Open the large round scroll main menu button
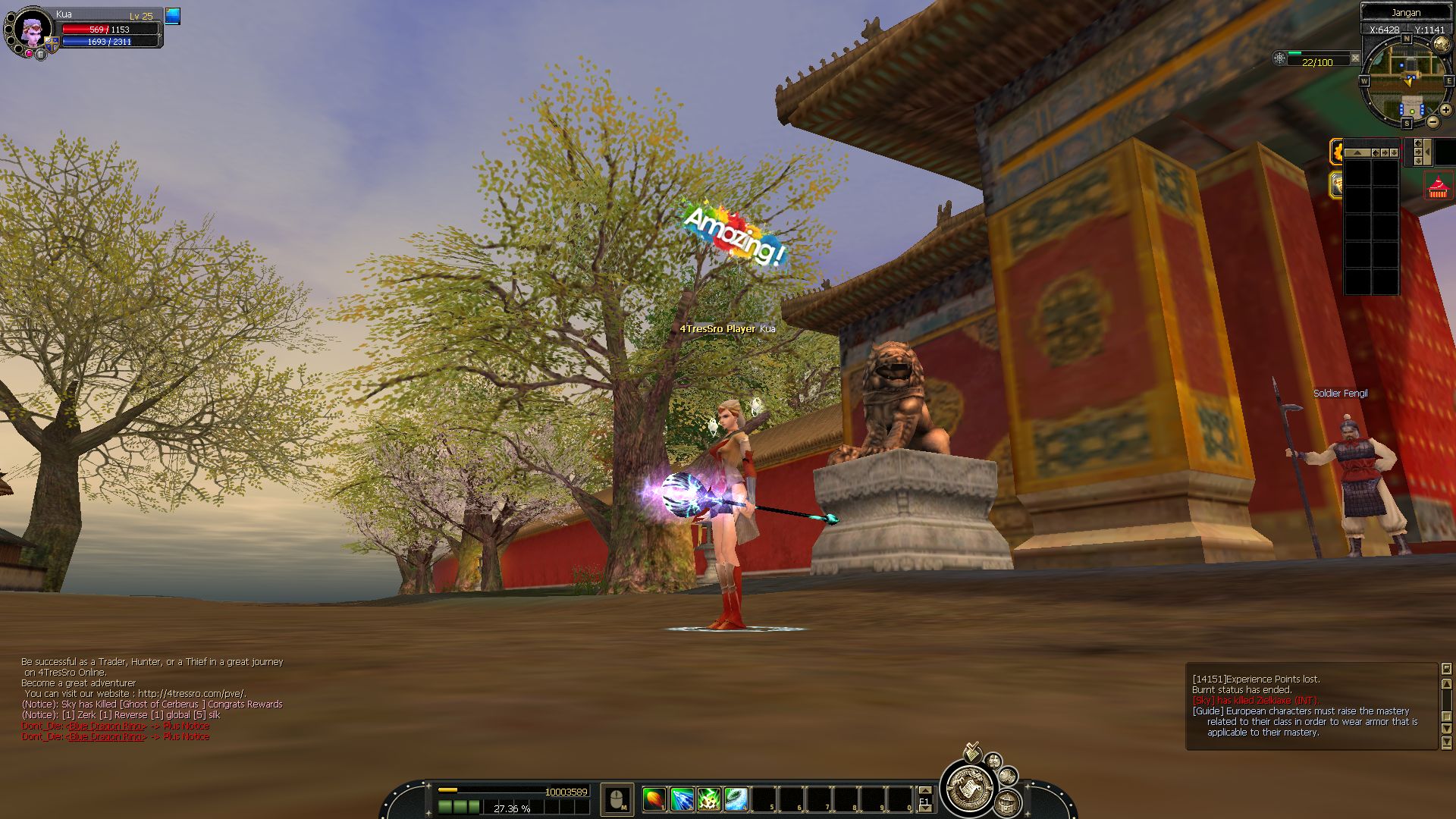The height and width of the screenshot is (819, 1456). pos(968,789)
